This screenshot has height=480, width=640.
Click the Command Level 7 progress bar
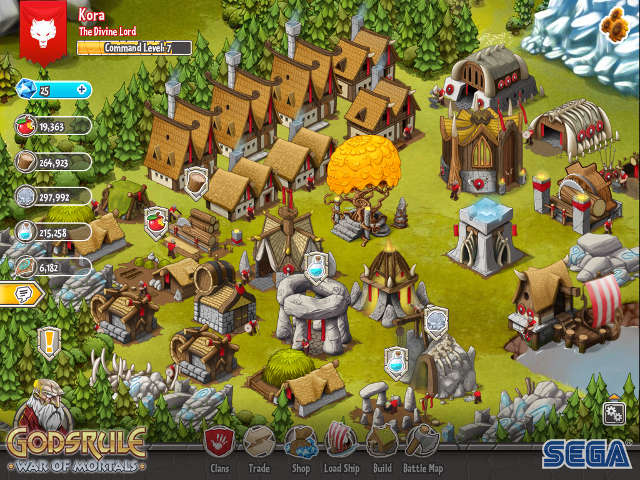click(134, 47)
